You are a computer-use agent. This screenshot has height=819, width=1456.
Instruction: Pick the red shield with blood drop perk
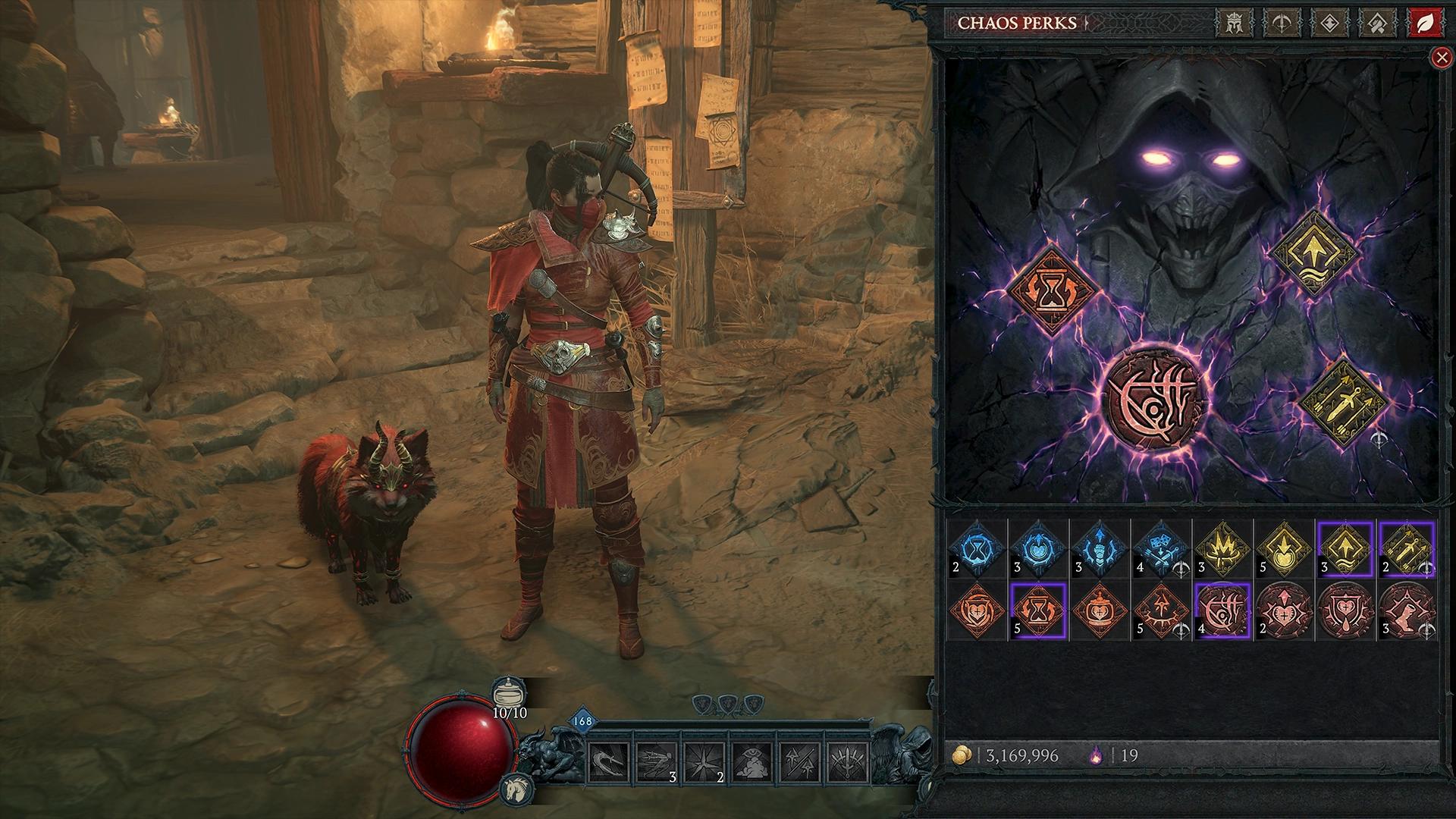tap(1346, 611)
